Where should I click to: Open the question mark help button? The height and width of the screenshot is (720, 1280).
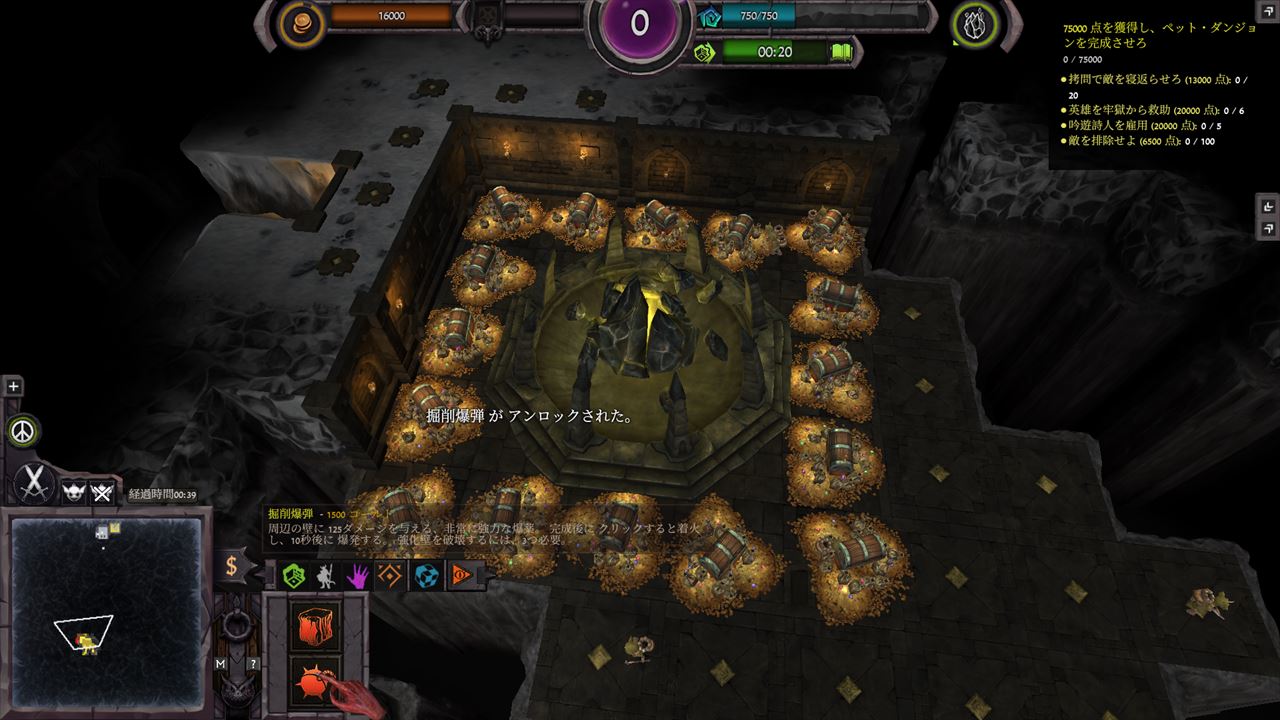point(253,663)
